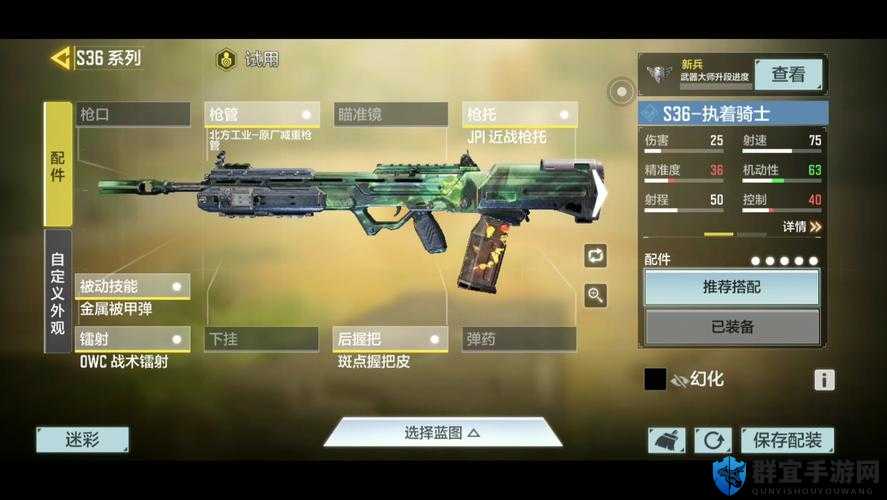Screen dimensions: 887x500
Task: Switch to the 自定义外观 tab
Action: [x=58, y=290]
